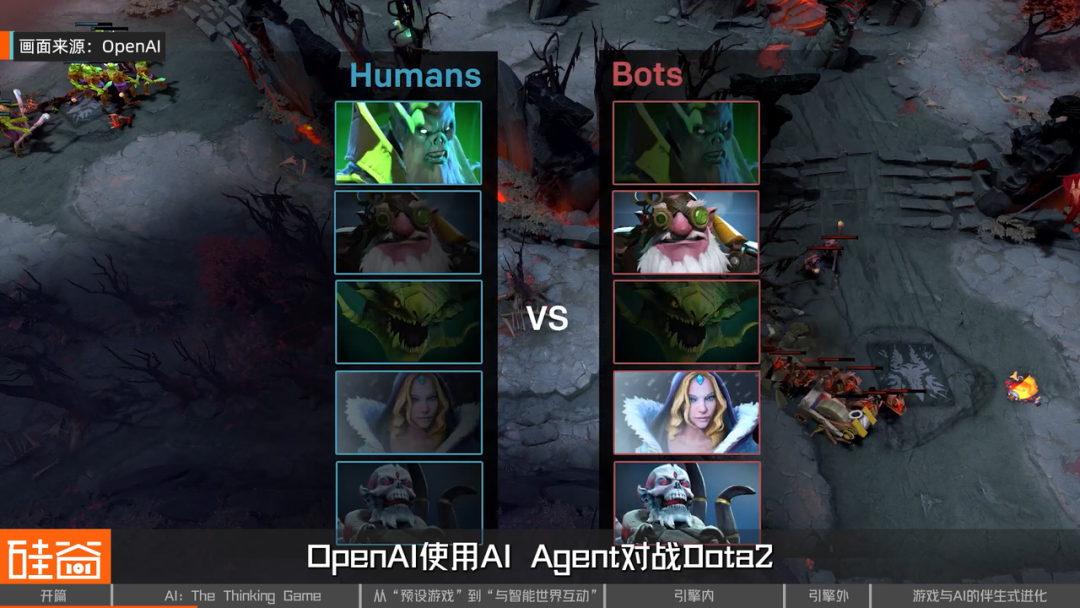1080x608 pixels.
Task: Select Necrophos portrait in the Bots column
Action: [686, 143]
